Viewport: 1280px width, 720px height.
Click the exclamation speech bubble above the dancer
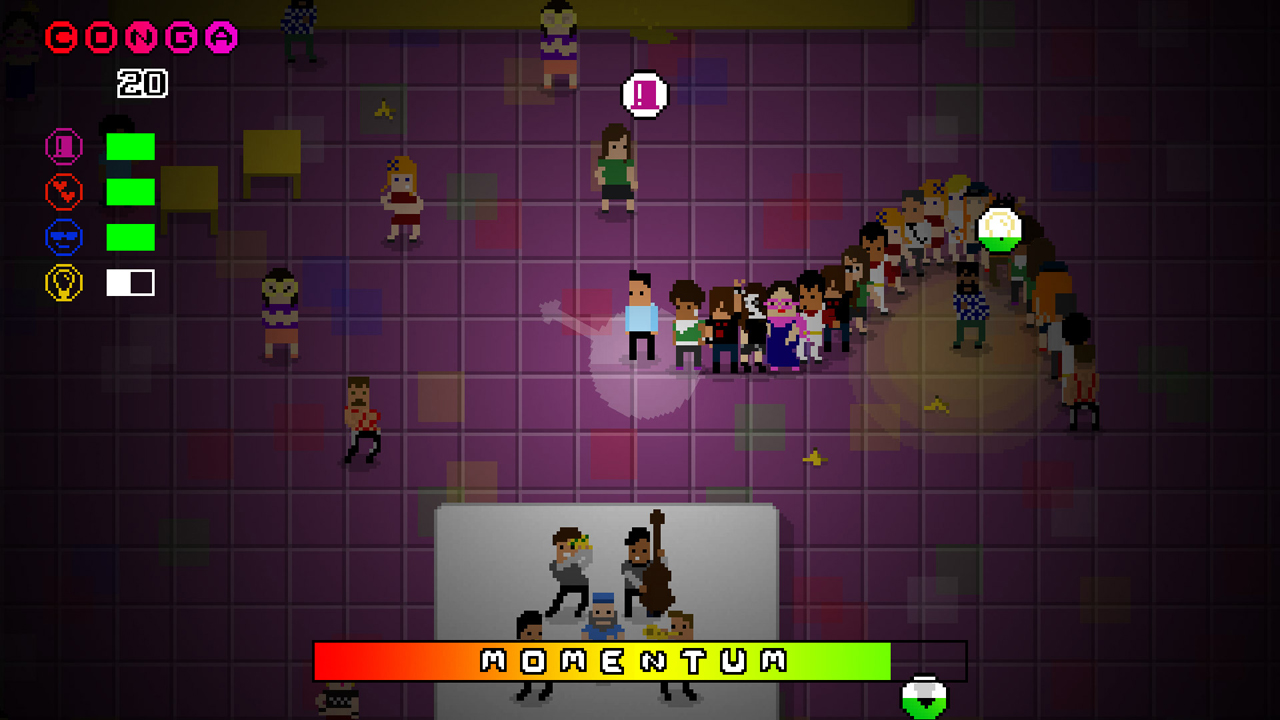point(644,92)
